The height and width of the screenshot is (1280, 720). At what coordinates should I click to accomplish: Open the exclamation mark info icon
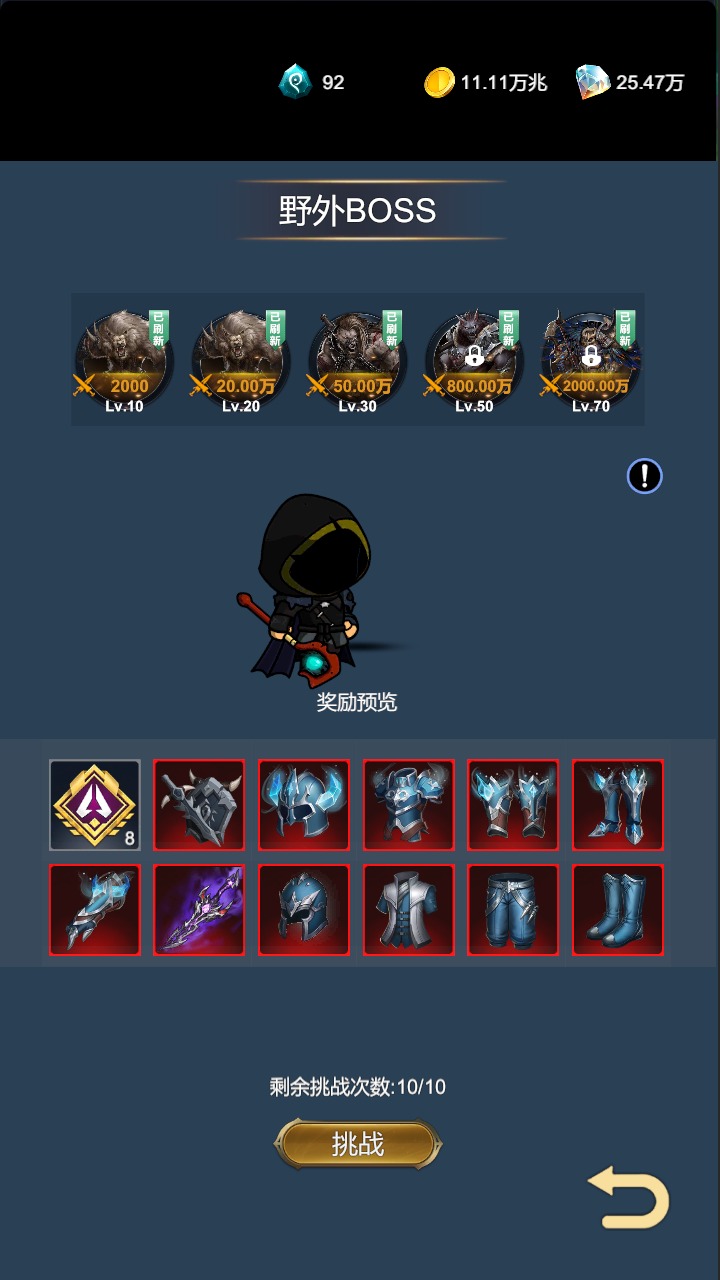pyautogui.click(x=645, y=476)
